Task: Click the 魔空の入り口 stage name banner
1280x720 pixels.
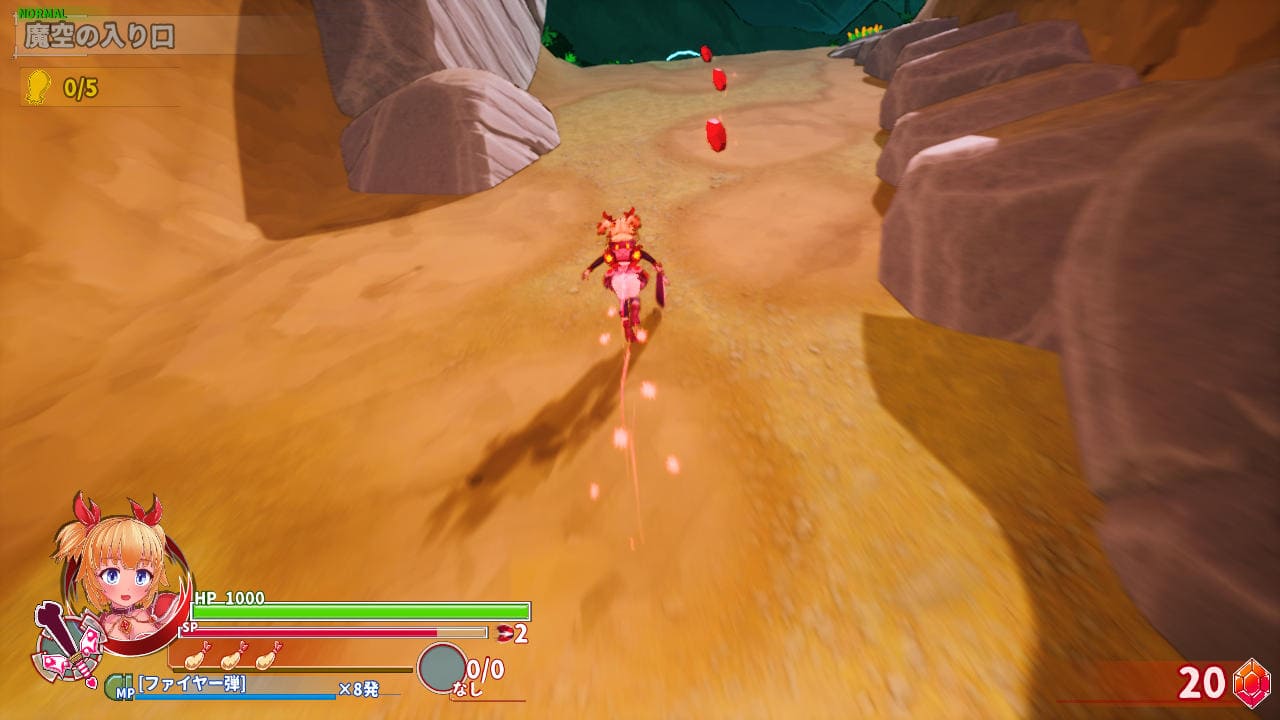Action: coord(100,37)
